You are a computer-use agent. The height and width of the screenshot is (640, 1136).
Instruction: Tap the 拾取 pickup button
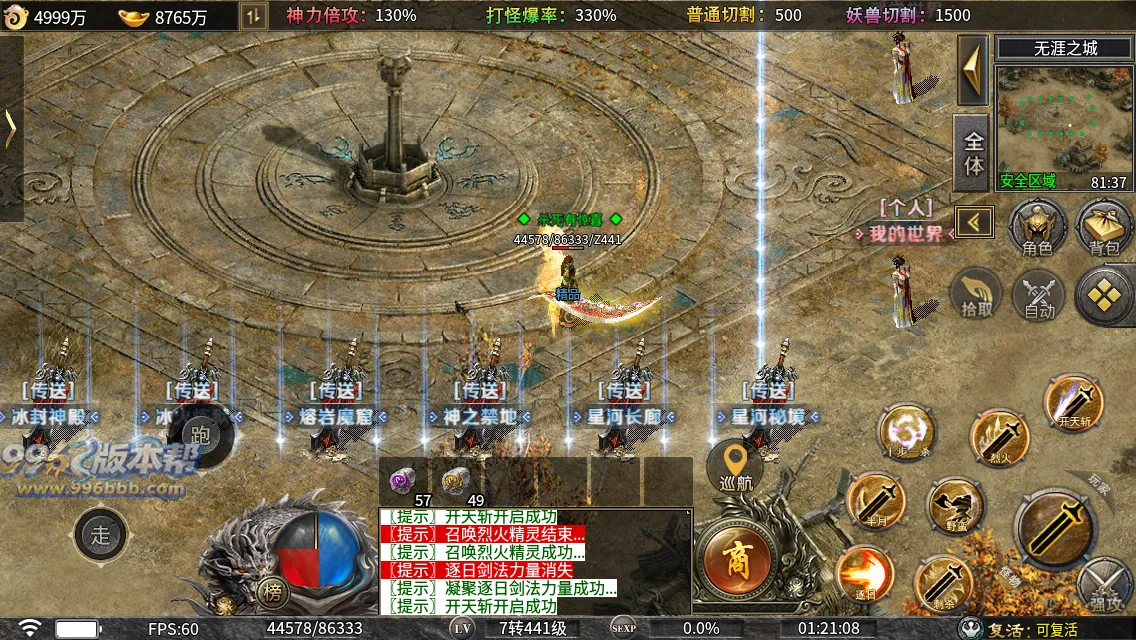pyautogui.click(x=977, y=295)
